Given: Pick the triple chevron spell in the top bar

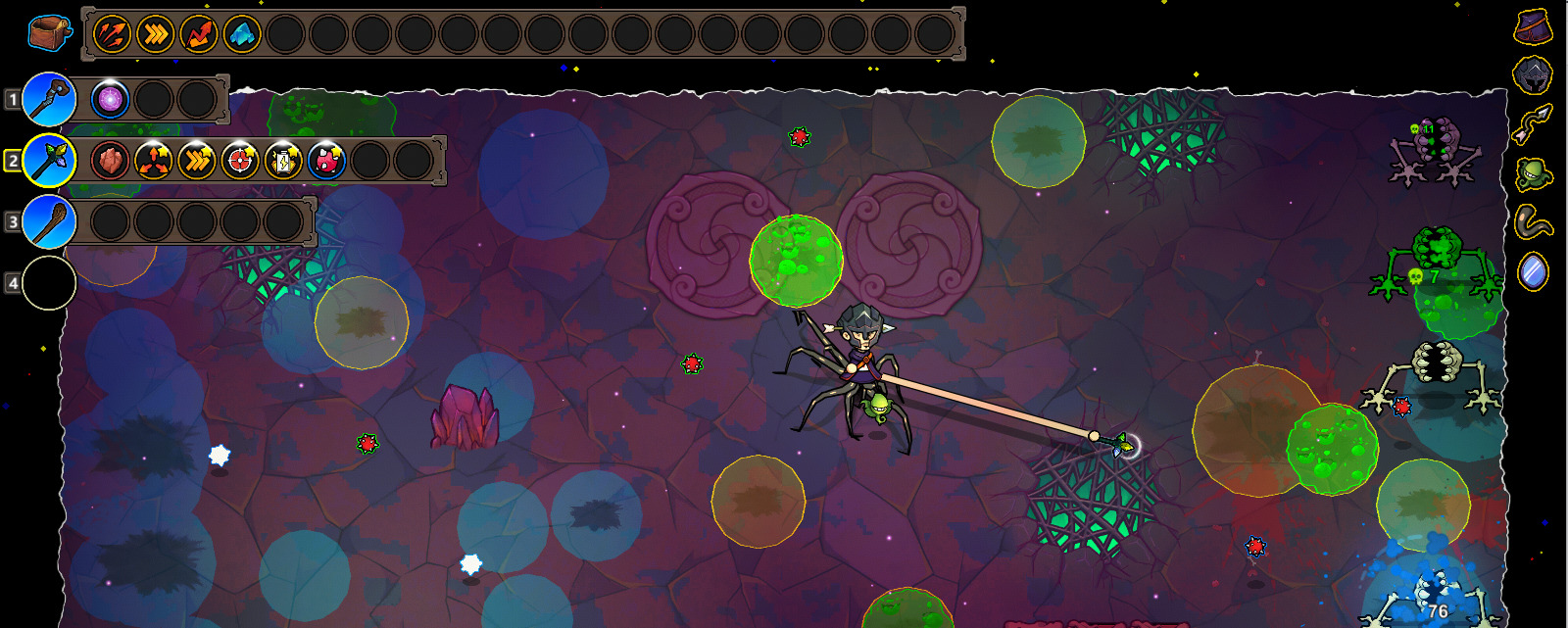Looking at the screenshot, I should click(x=156, y=35).
